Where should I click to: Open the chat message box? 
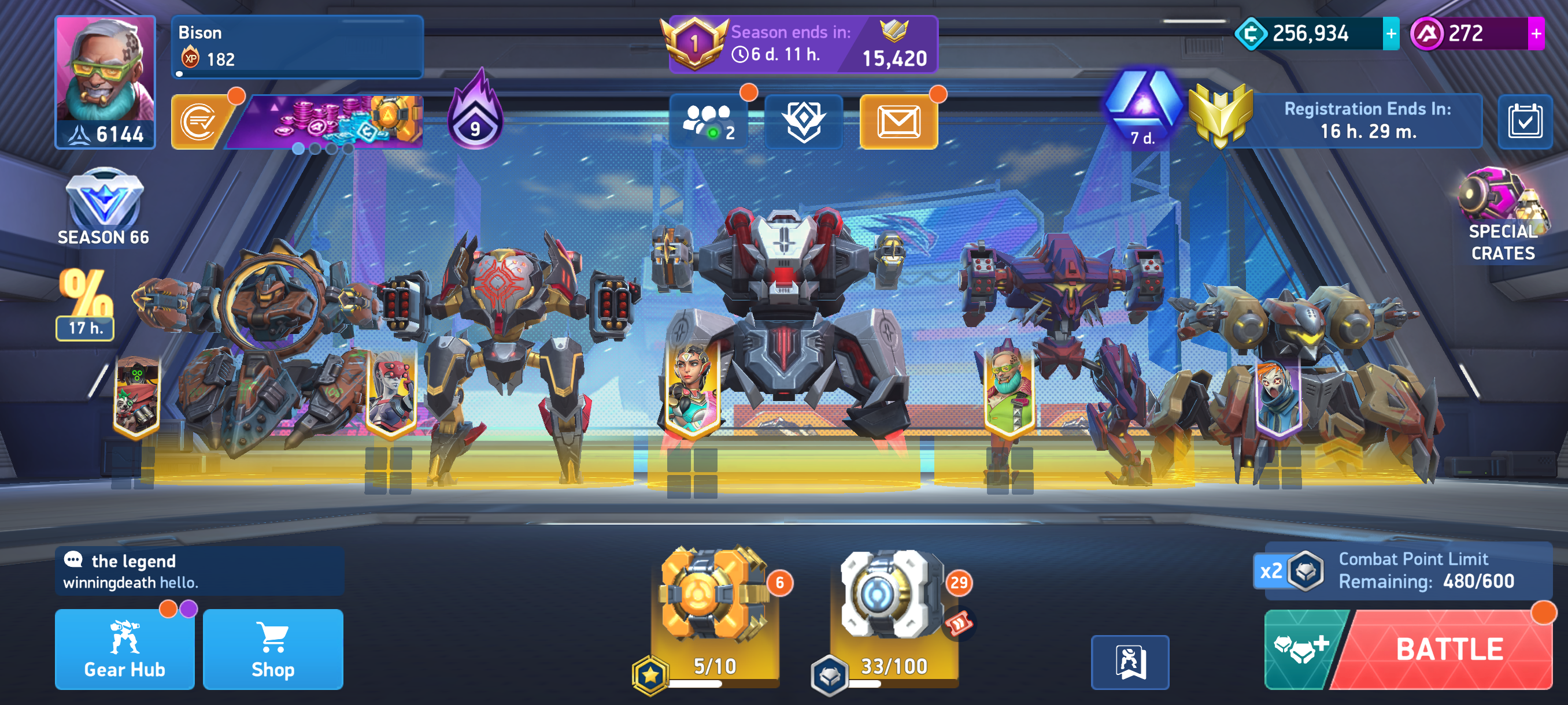pyautogui.click(x=199, y=571)
